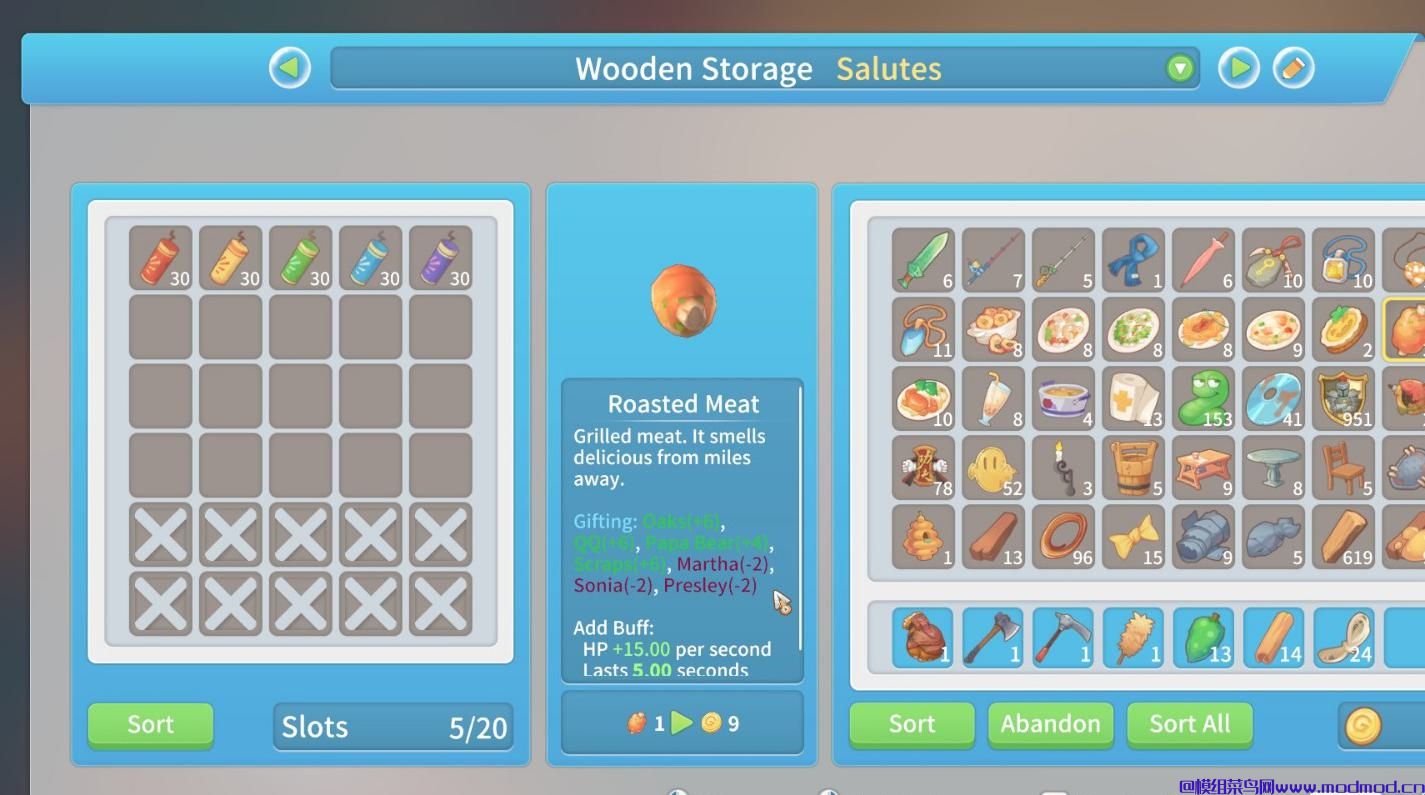
Task: Select the feather duster hotbar slot
Action: click(1133, 638)
